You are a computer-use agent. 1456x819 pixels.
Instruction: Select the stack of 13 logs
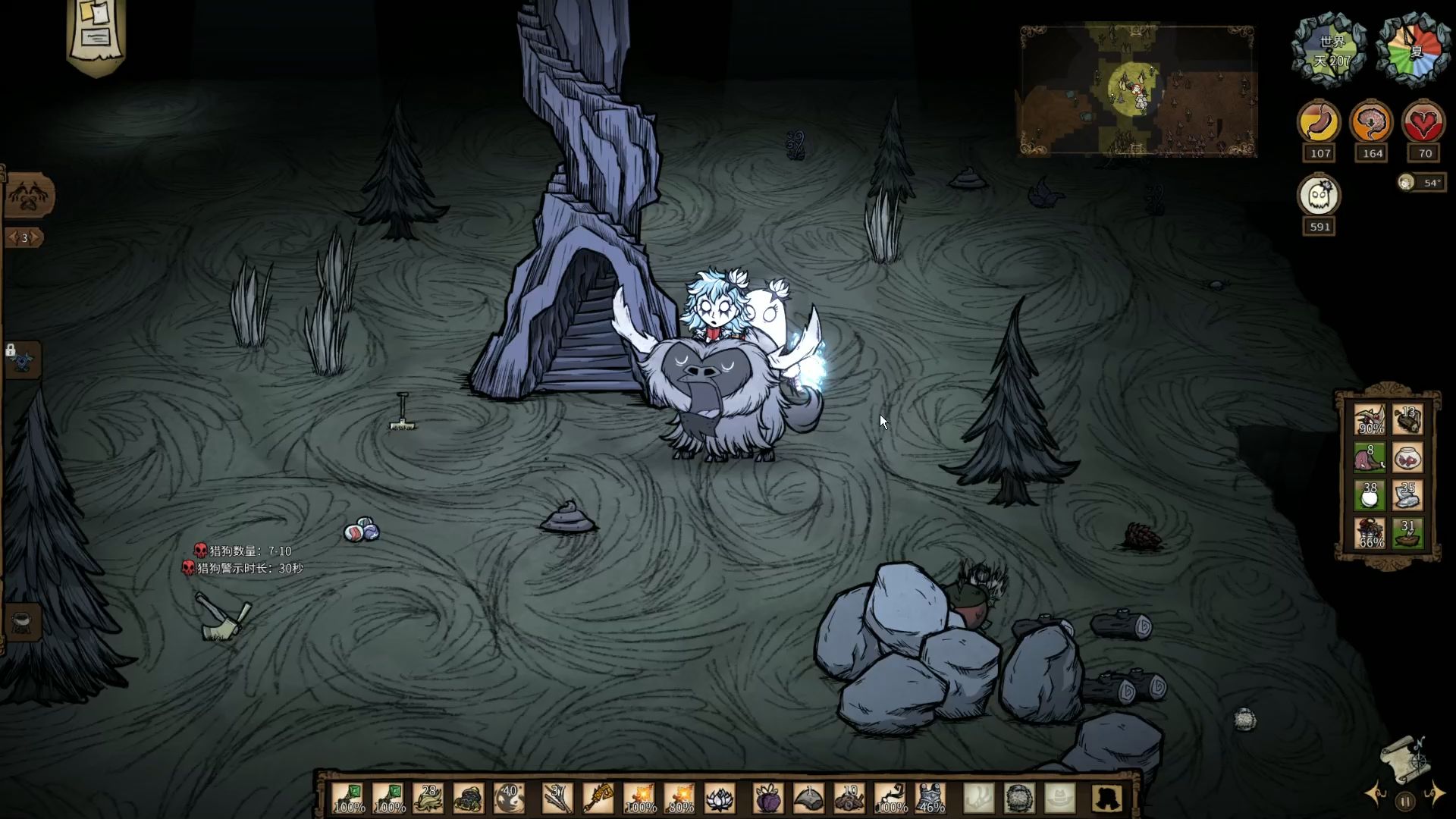[x=1407, y=420]
